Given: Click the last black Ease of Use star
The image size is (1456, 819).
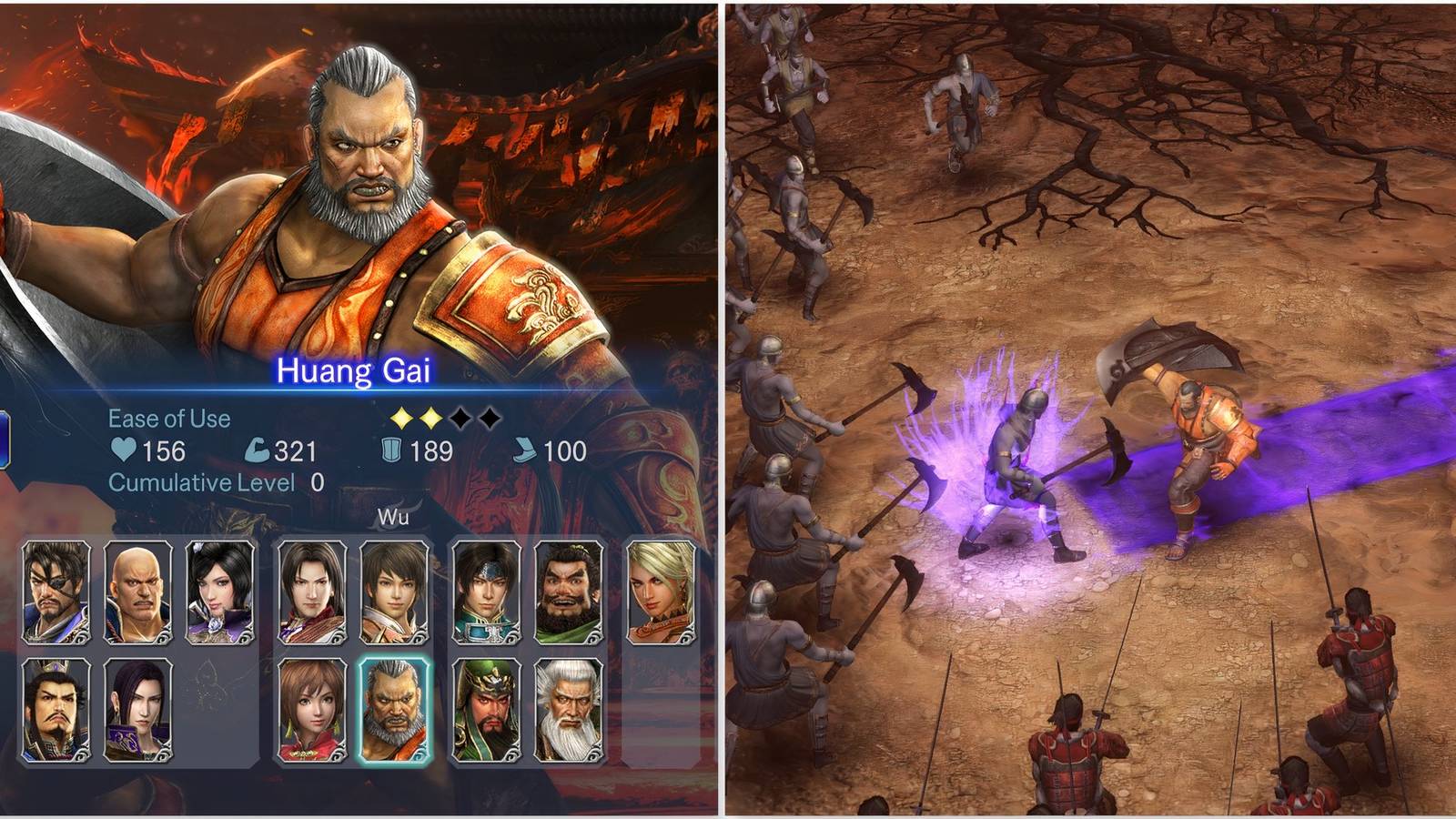Looking at the screenshot, I should (490, 418).
